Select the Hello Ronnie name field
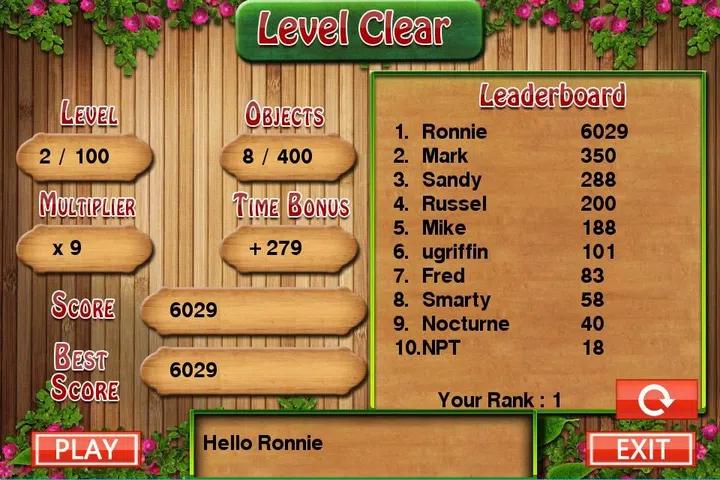Image resolution: width=720 pixels, height=480 pixels. tap(364, 443)
